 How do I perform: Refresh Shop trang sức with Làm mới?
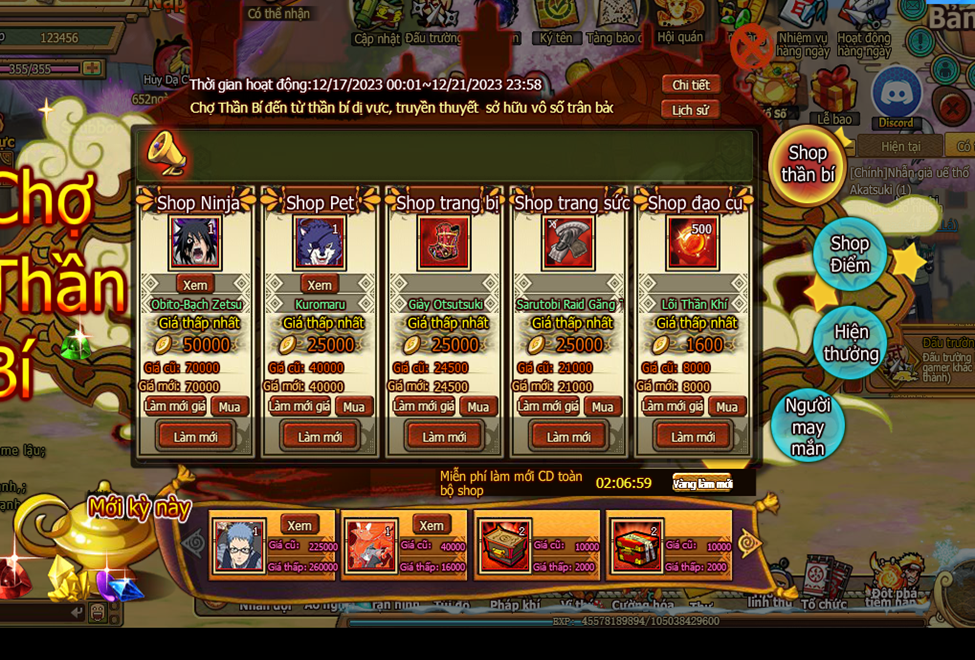(x=568, y=436)
